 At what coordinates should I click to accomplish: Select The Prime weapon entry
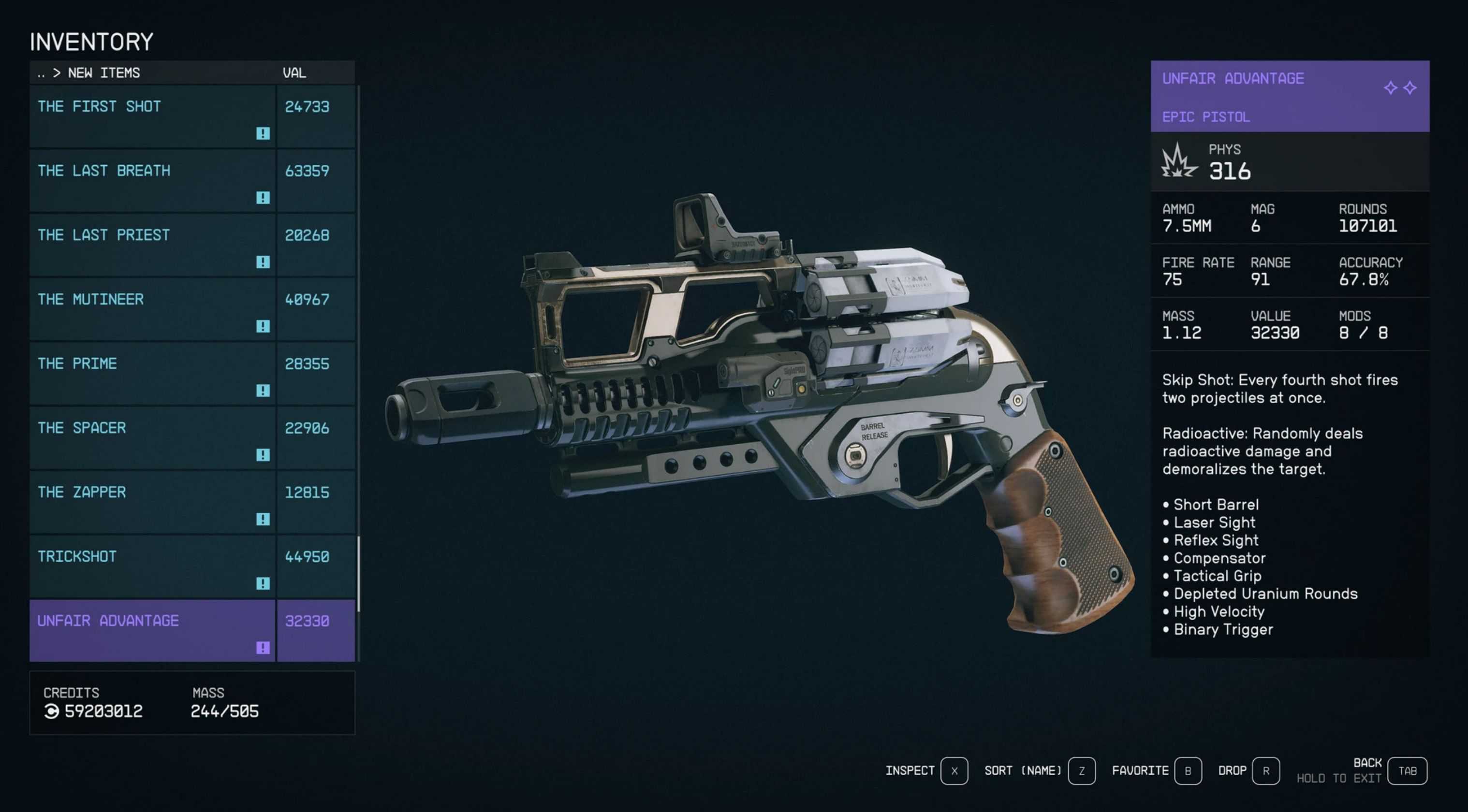point(152,375)
